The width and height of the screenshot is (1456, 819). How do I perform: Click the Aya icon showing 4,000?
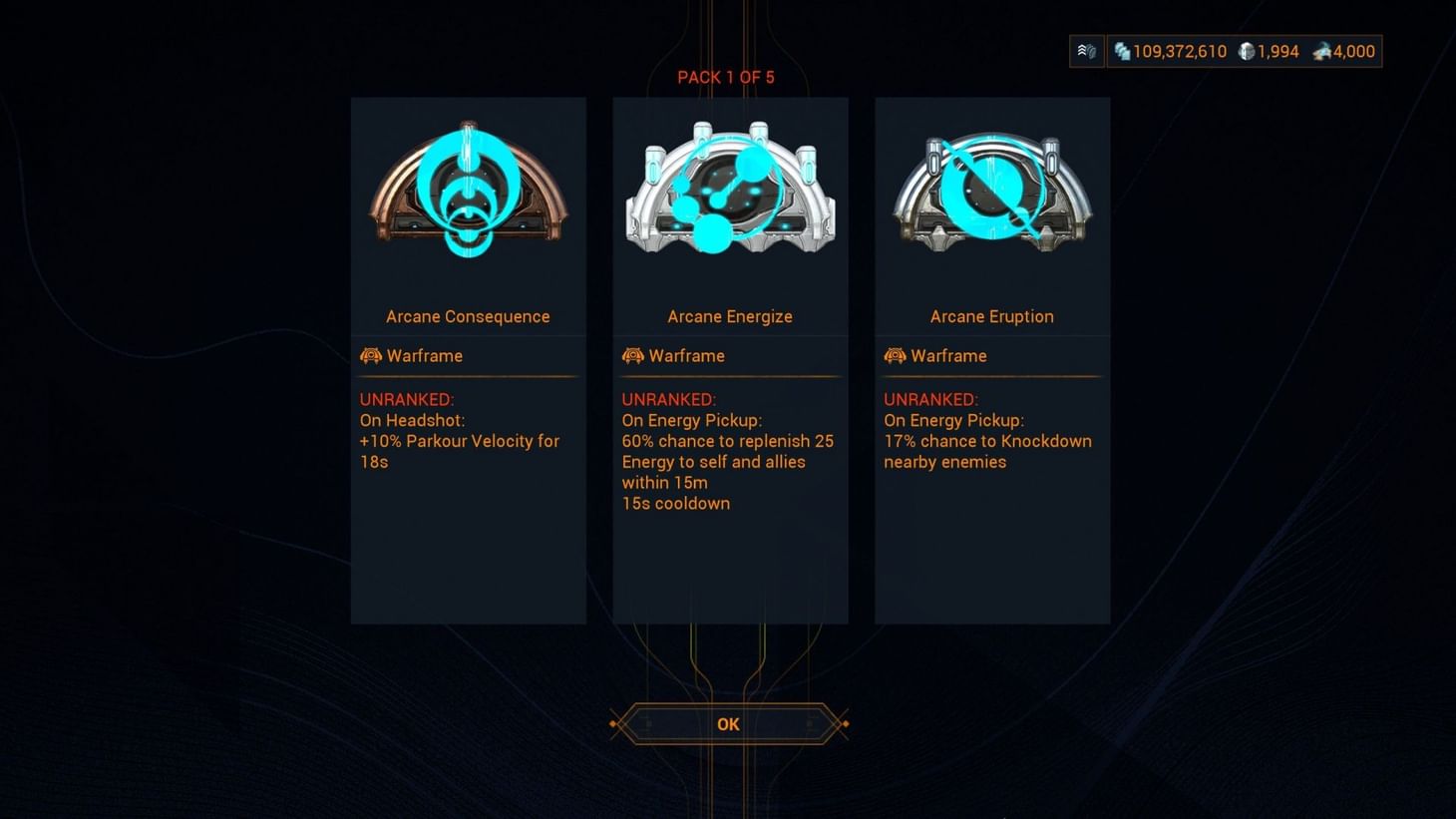pos(1323,51)
